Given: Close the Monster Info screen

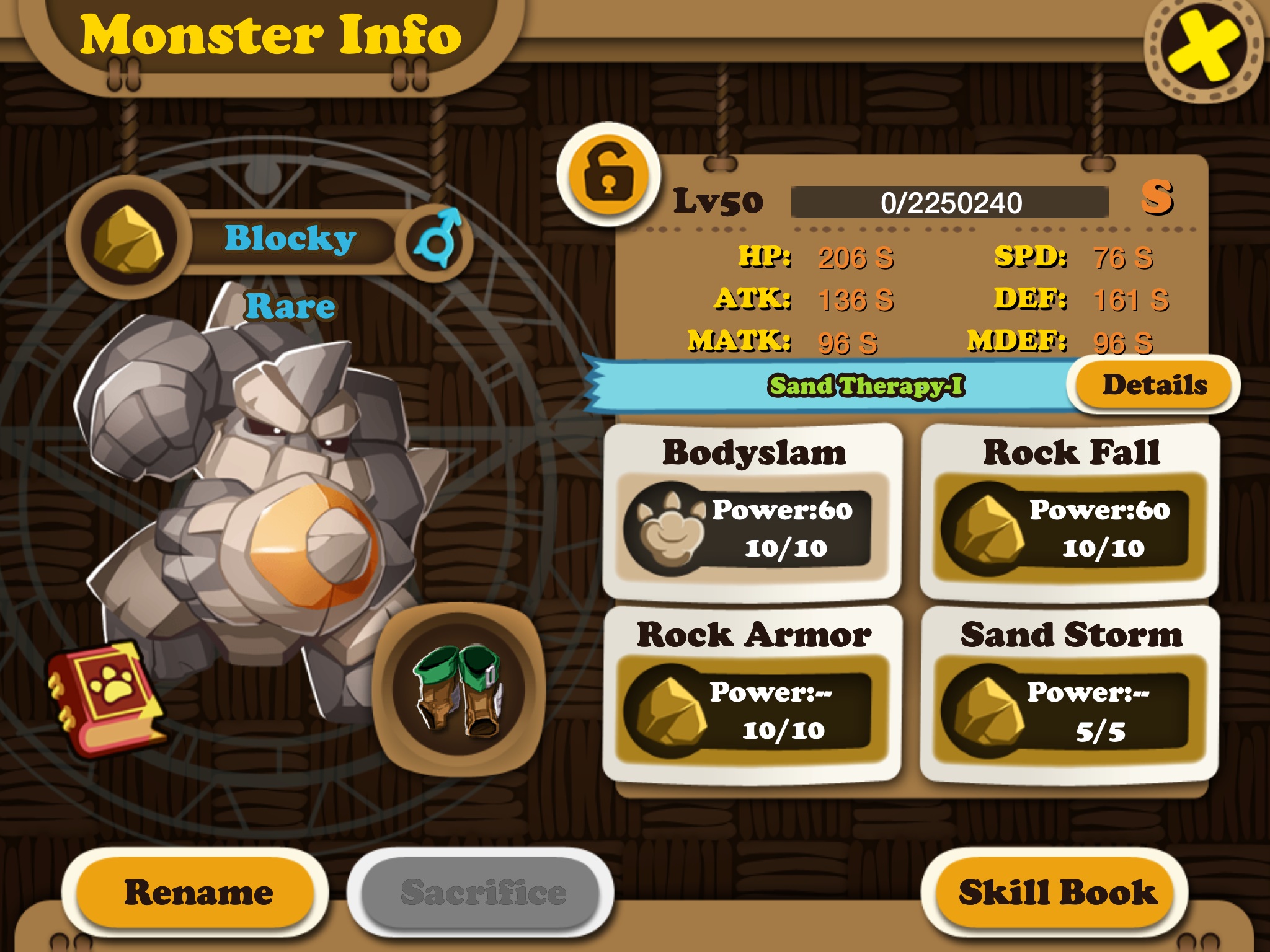Looking at the screenshot, I should coord(1203,48).
